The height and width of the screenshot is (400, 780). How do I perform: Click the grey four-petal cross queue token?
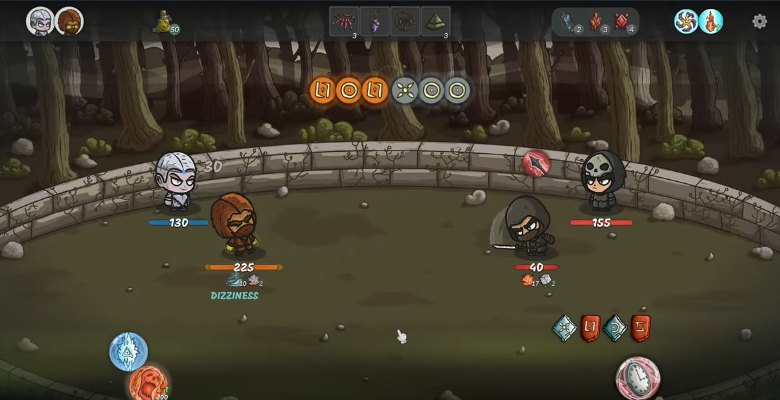405,91
